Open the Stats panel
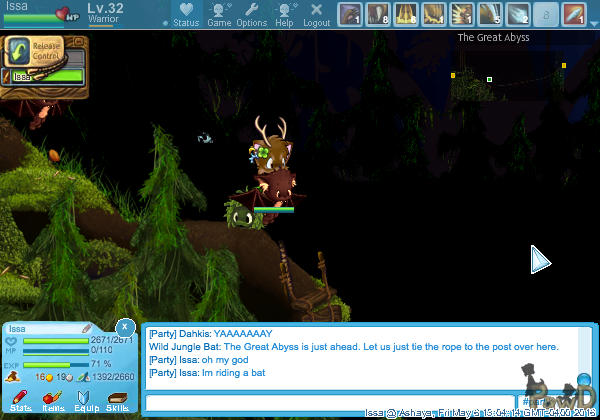This screenshot has width=600, height=420. [x=20, y=401]
